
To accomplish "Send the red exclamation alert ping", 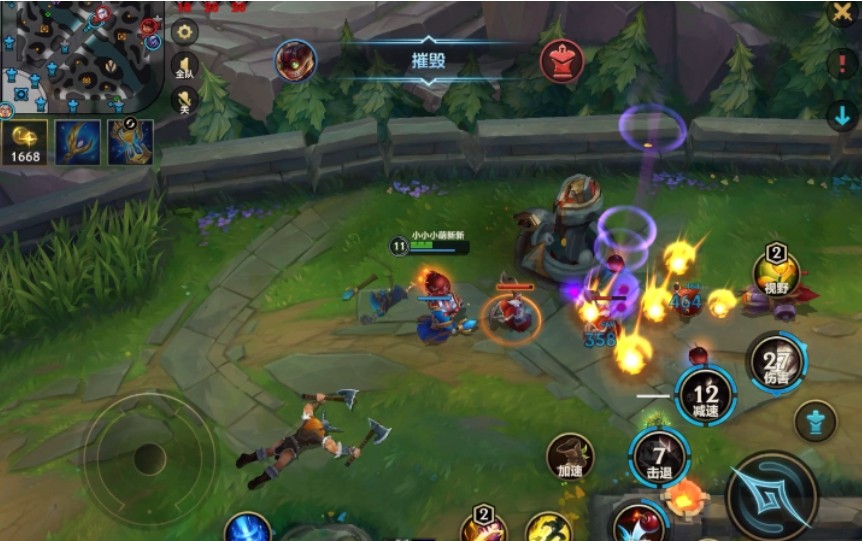I will [x=842, y=66].
